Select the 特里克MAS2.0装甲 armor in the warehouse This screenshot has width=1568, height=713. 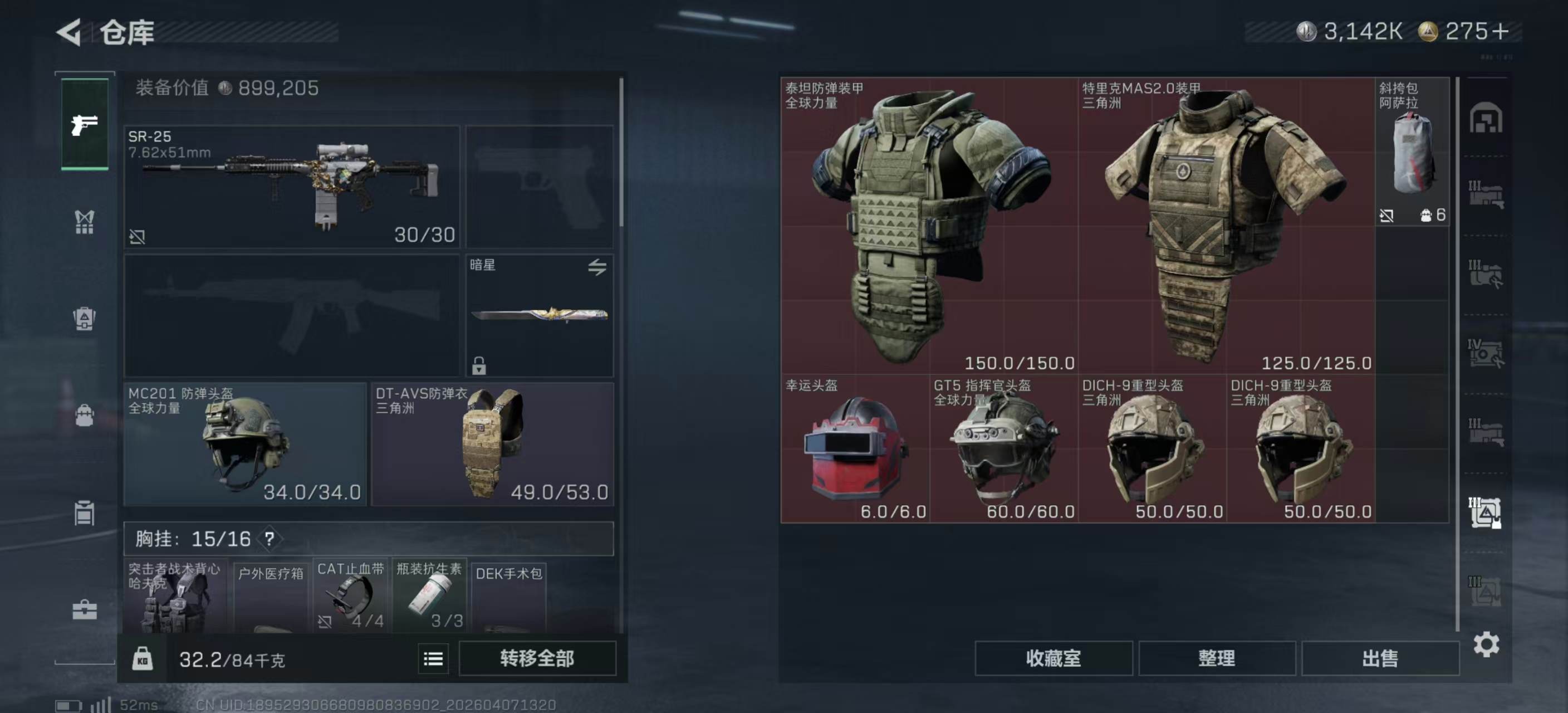pyautogui.click(x=1226, y=225)
